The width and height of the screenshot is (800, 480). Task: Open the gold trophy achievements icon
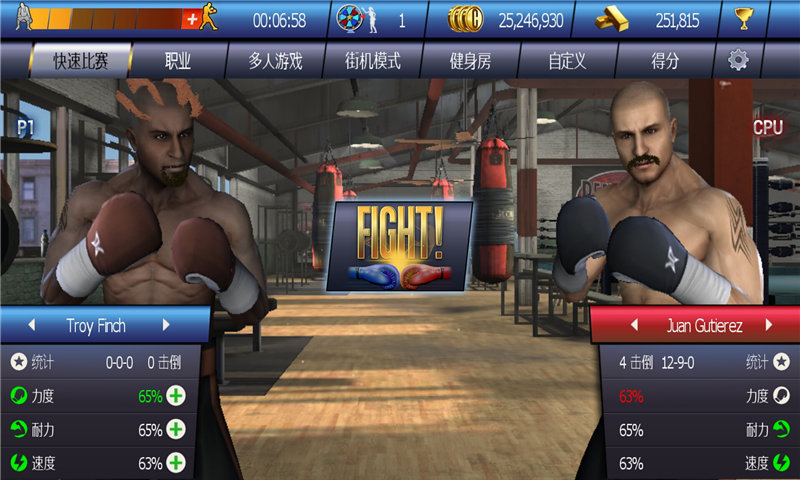(x=771, y=19)
